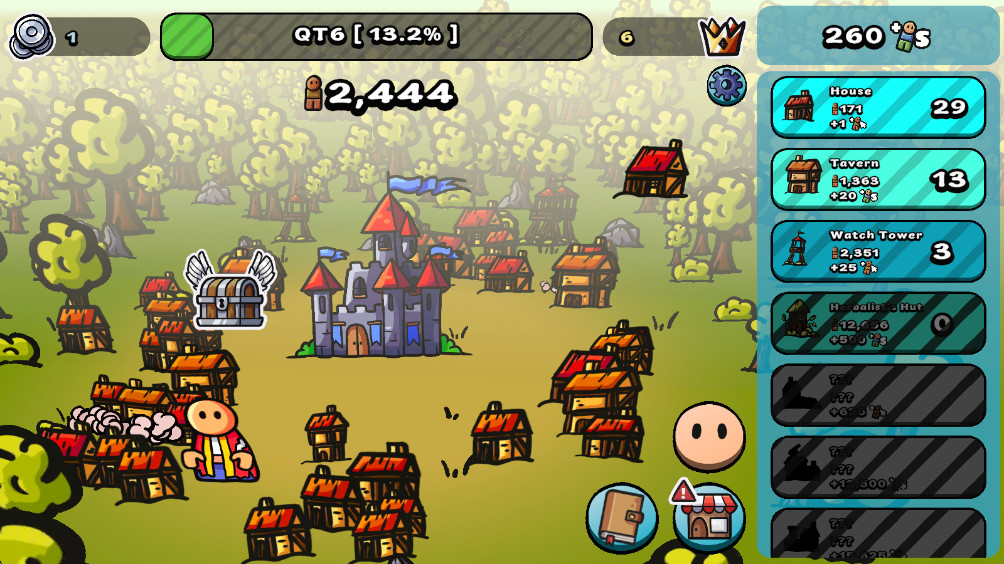Purchase a Tavern
Viewport: 1004px width, 564px height.
tap(877, 180)
